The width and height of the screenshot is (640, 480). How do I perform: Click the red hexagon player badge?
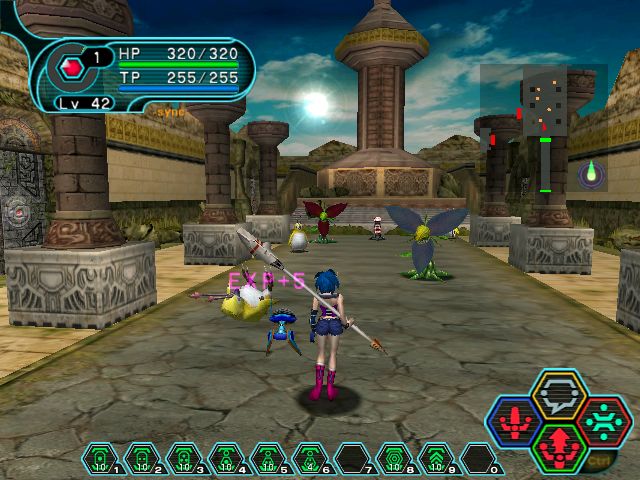click(71, 68)
